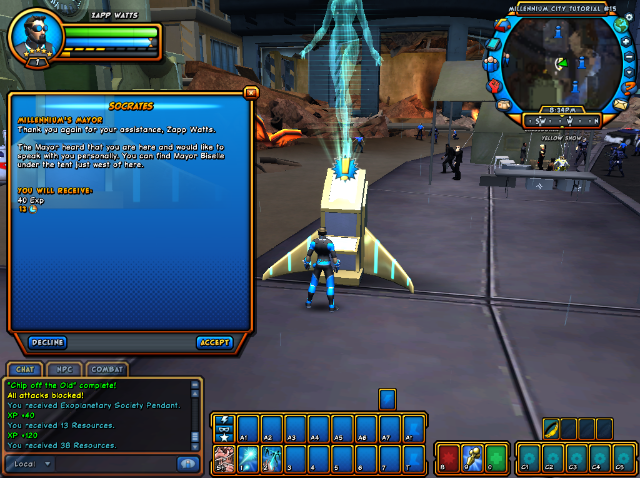The width and height of the screenshot is (640, 478).
Task: Decline the Socrates mission offer
Action: (47, 342)
